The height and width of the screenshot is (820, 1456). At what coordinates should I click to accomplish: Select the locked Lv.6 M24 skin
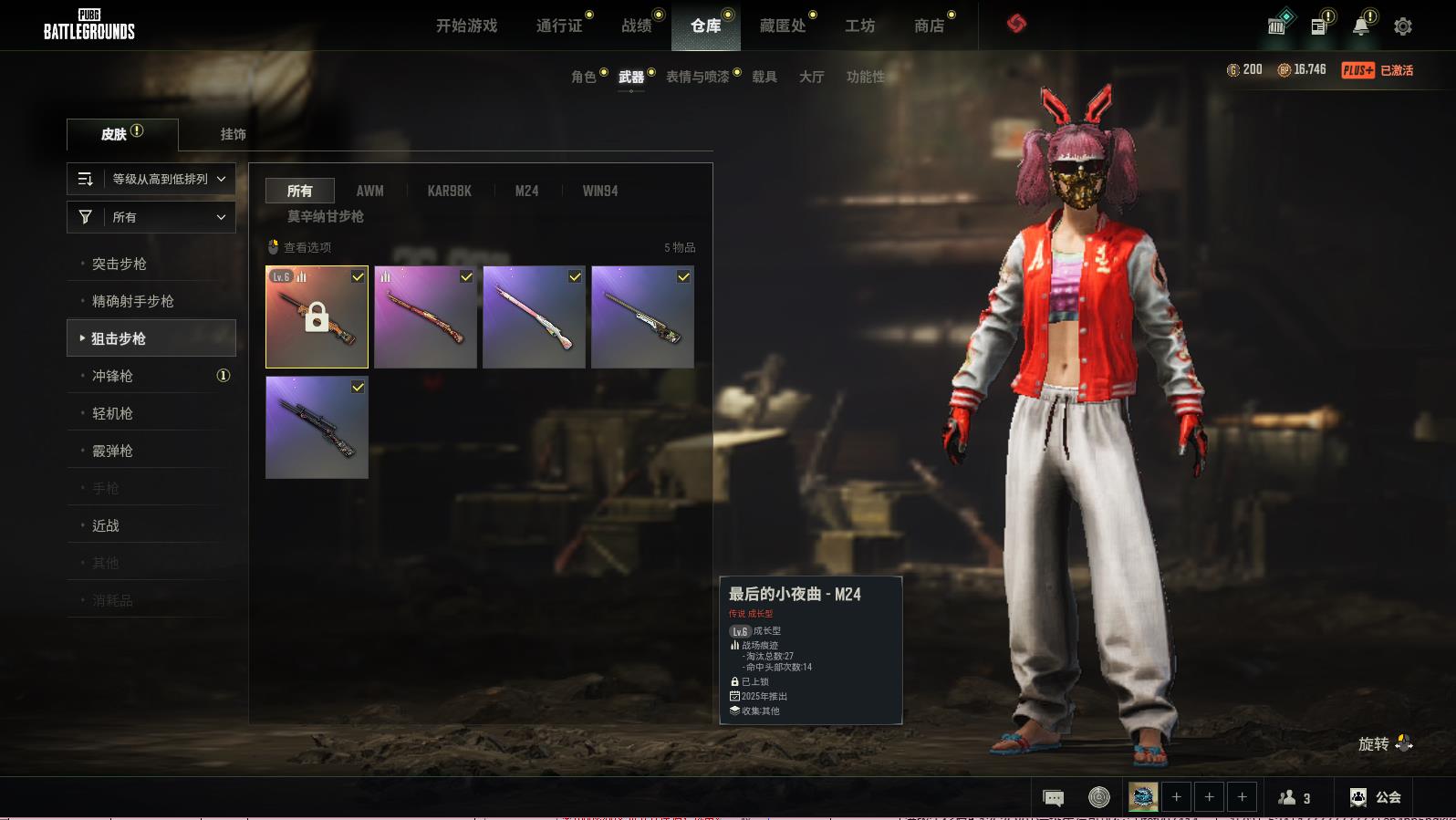317,317
